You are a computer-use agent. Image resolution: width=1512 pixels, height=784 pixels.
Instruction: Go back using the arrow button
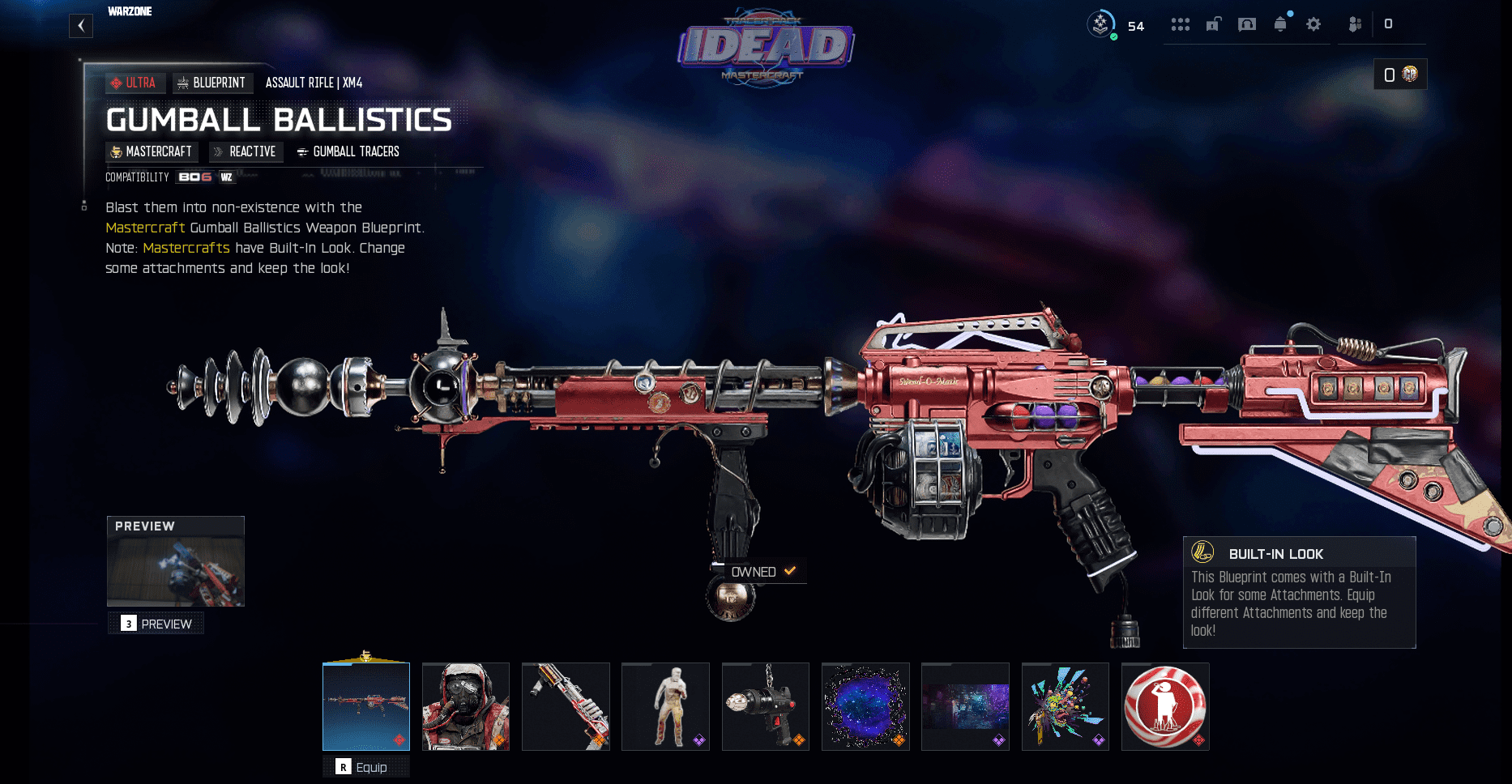[81, 26]
